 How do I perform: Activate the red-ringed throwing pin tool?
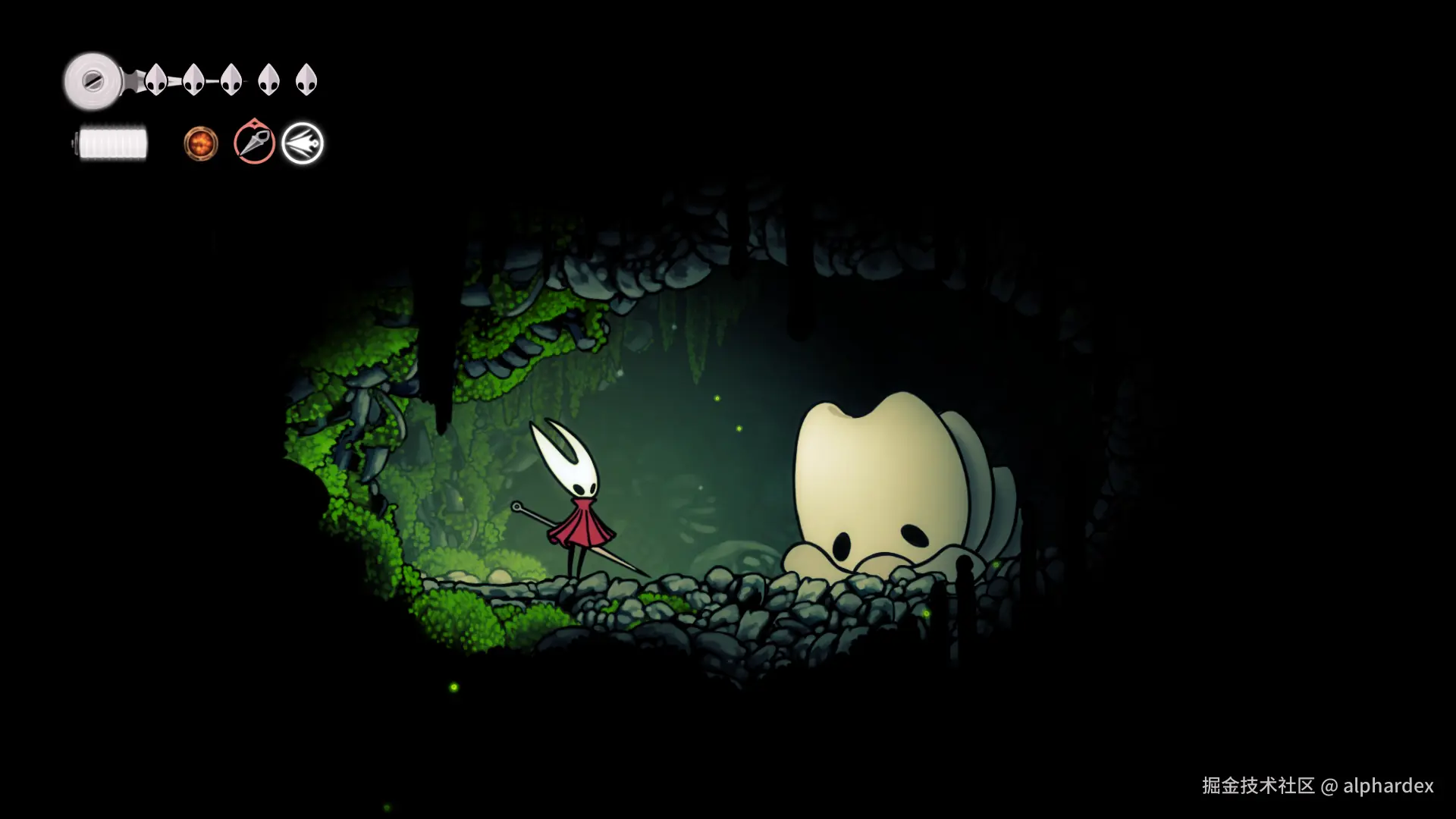coord(254,143)
